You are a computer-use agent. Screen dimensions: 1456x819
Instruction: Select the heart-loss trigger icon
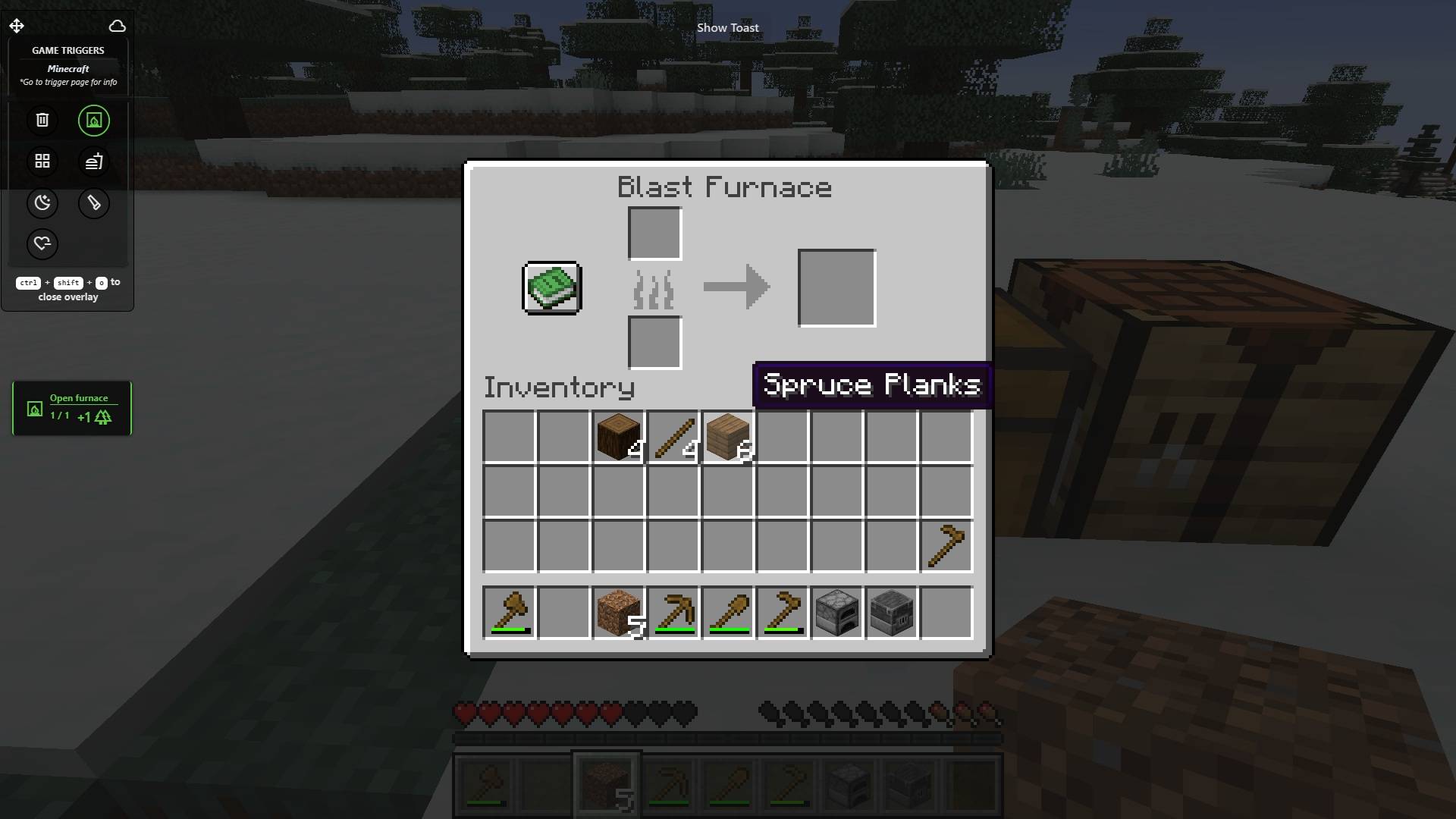click(x=42, y=244)
